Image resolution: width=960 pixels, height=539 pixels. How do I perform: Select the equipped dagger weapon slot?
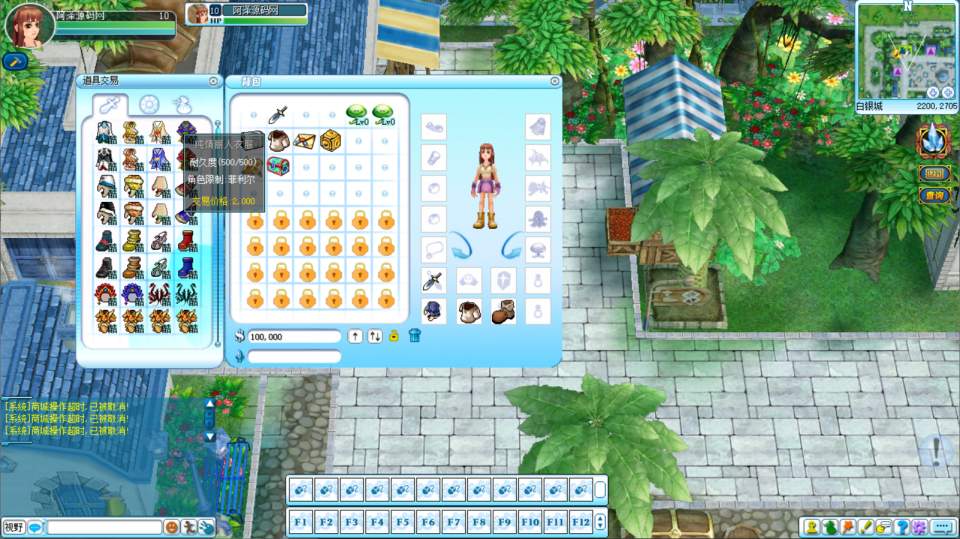[x=433, y=280]
